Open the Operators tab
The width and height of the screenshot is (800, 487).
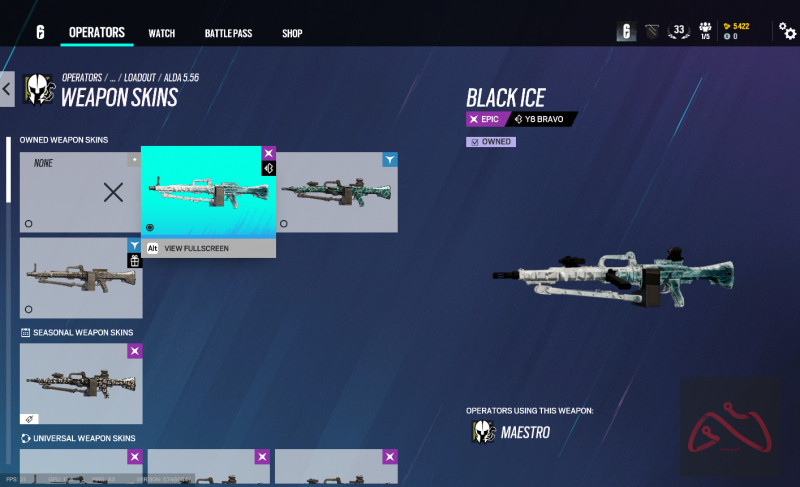97,33
